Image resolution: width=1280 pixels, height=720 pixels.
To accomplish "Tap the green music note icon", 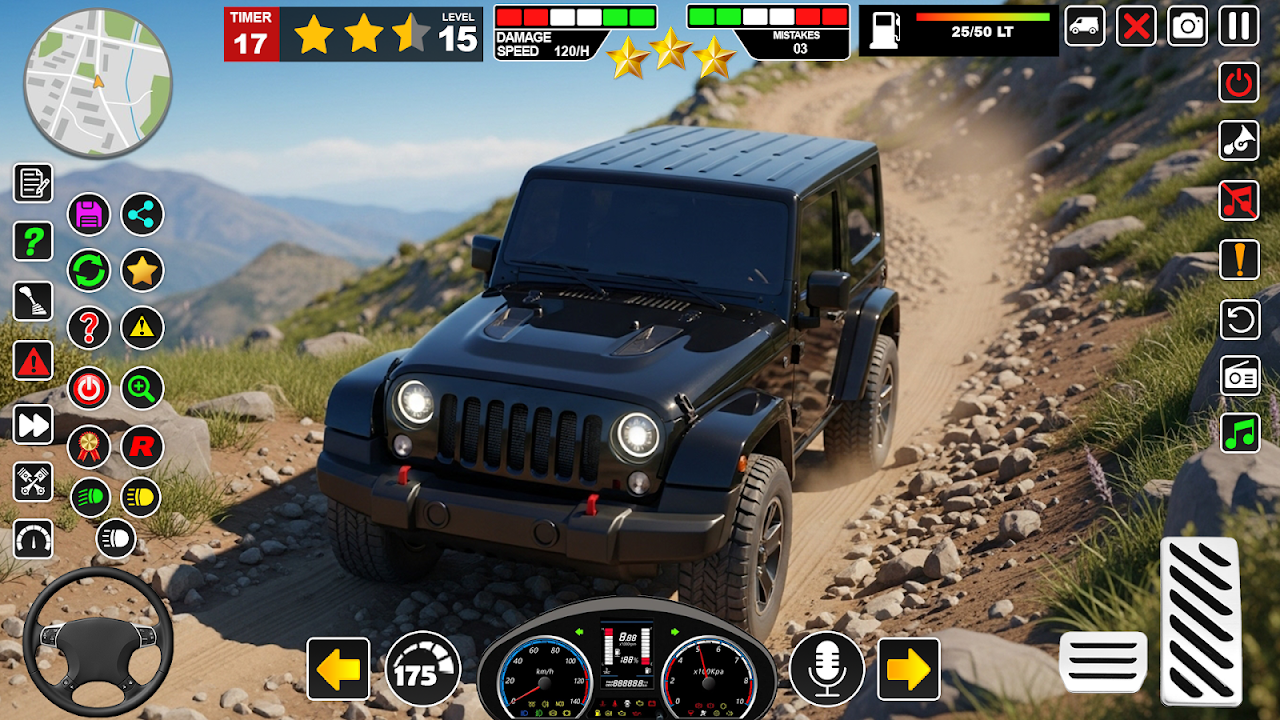I will click(x=1240, y=433).
